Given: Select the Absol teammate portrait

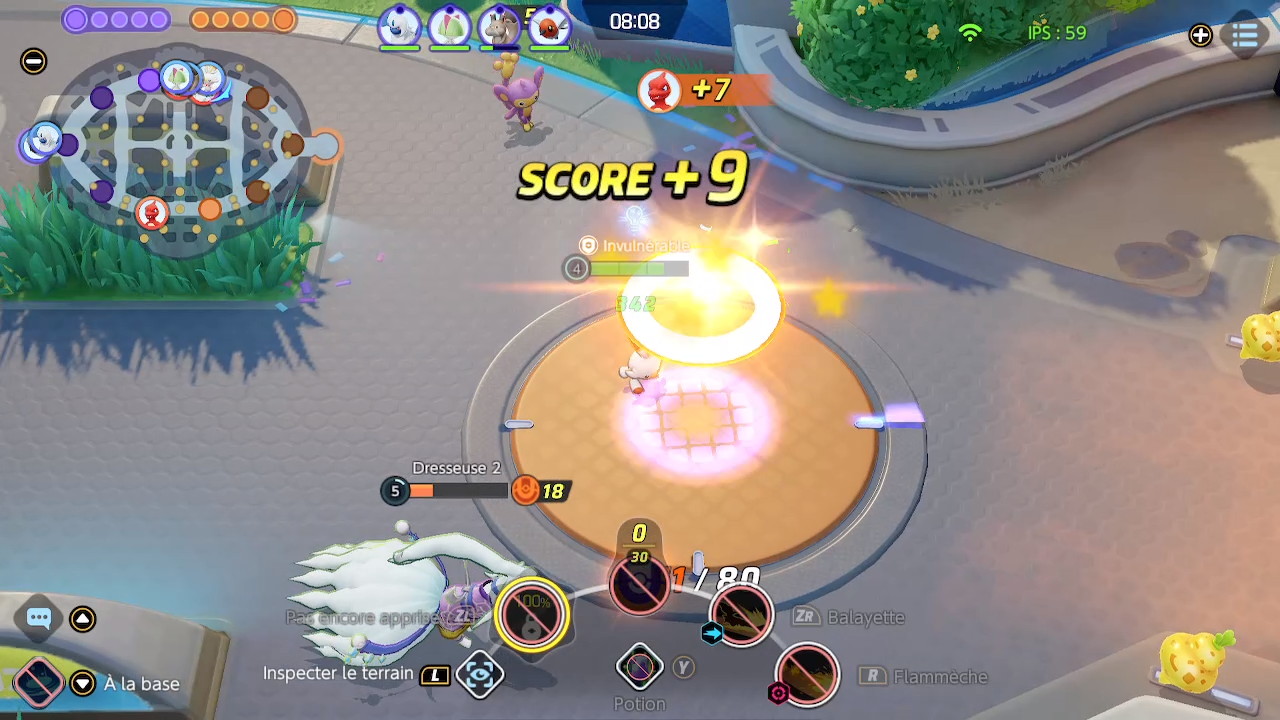Looking at the screenshot, I should point(399,27).
